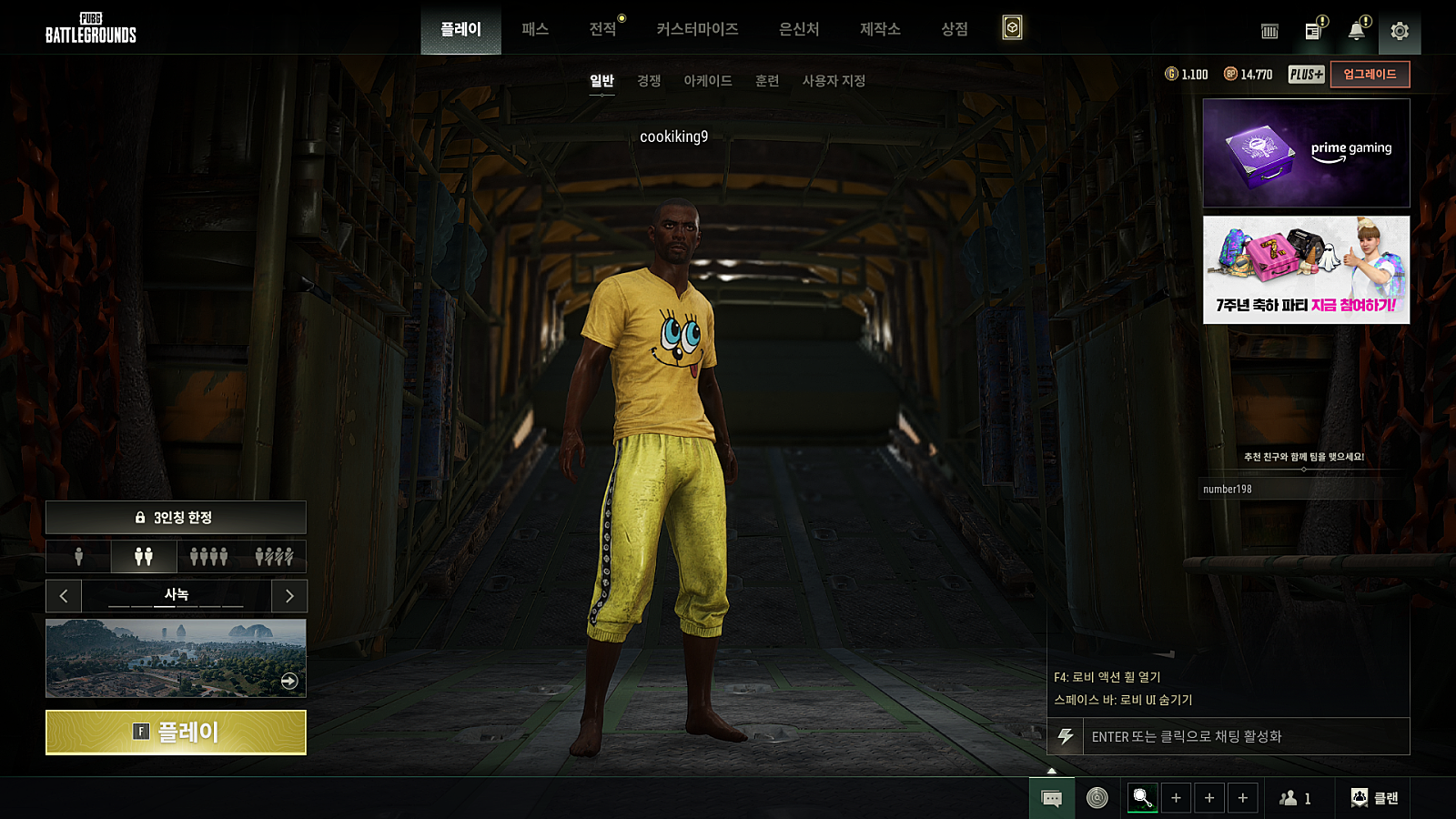
Task: Select the 경쟁 game mode
Action: (649, 81)
